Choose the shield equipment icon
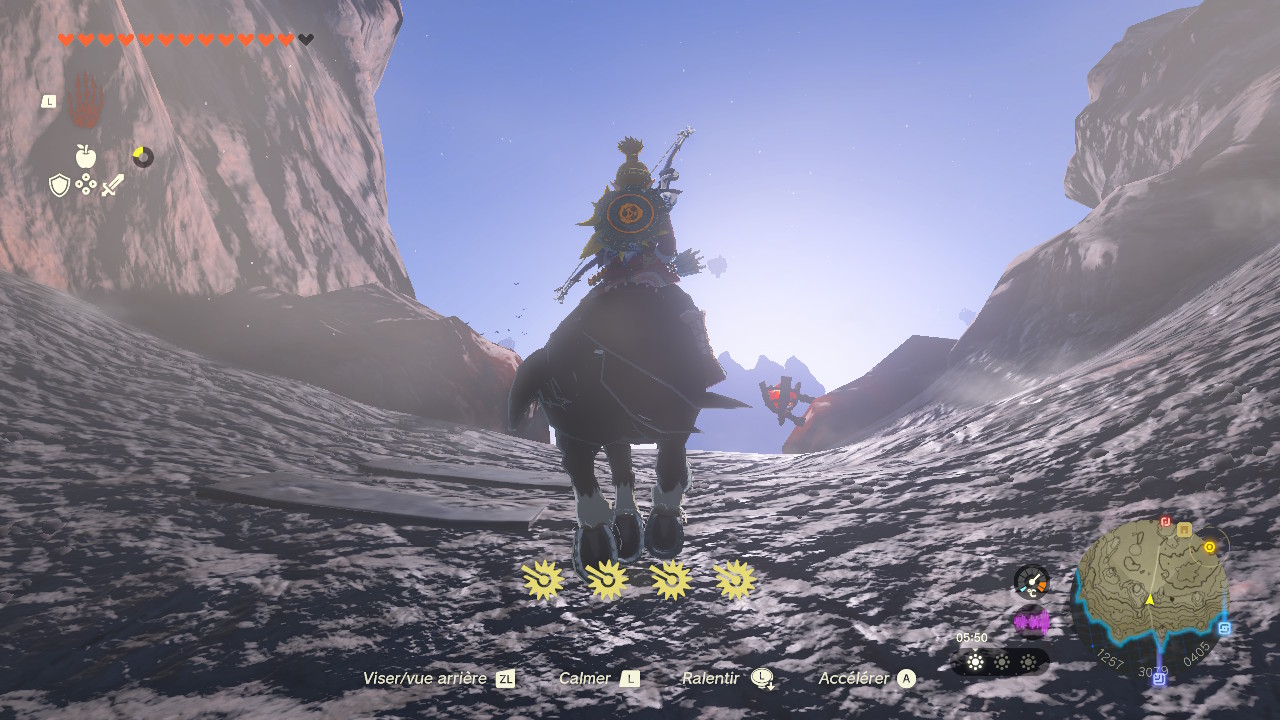Viewport: 1280px width, 720px height. [60, 185]
